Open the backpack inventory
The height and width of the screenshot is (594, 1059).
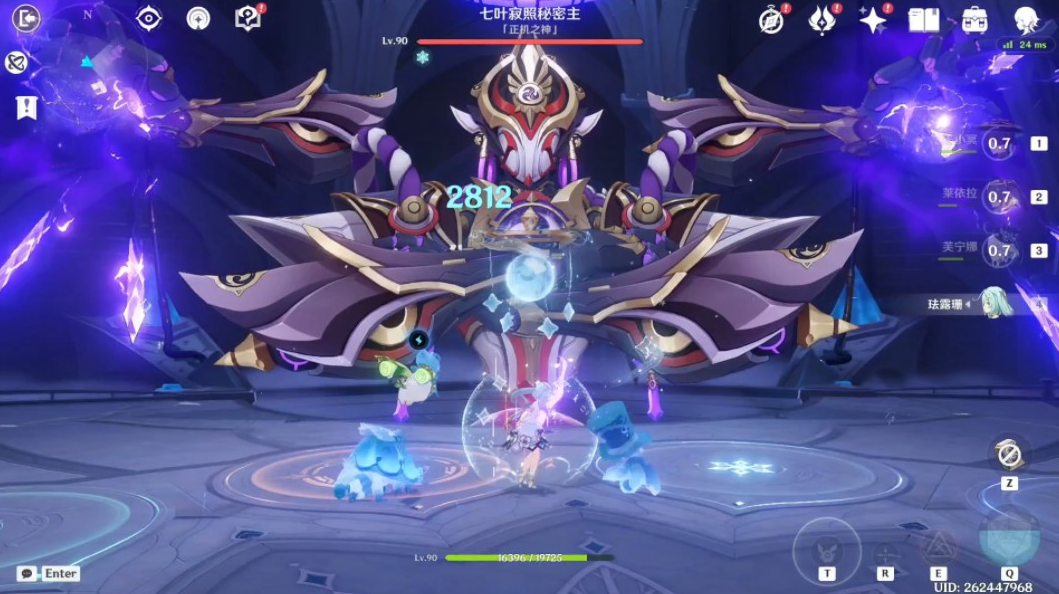pyautogui.click(x=974, y=20)
